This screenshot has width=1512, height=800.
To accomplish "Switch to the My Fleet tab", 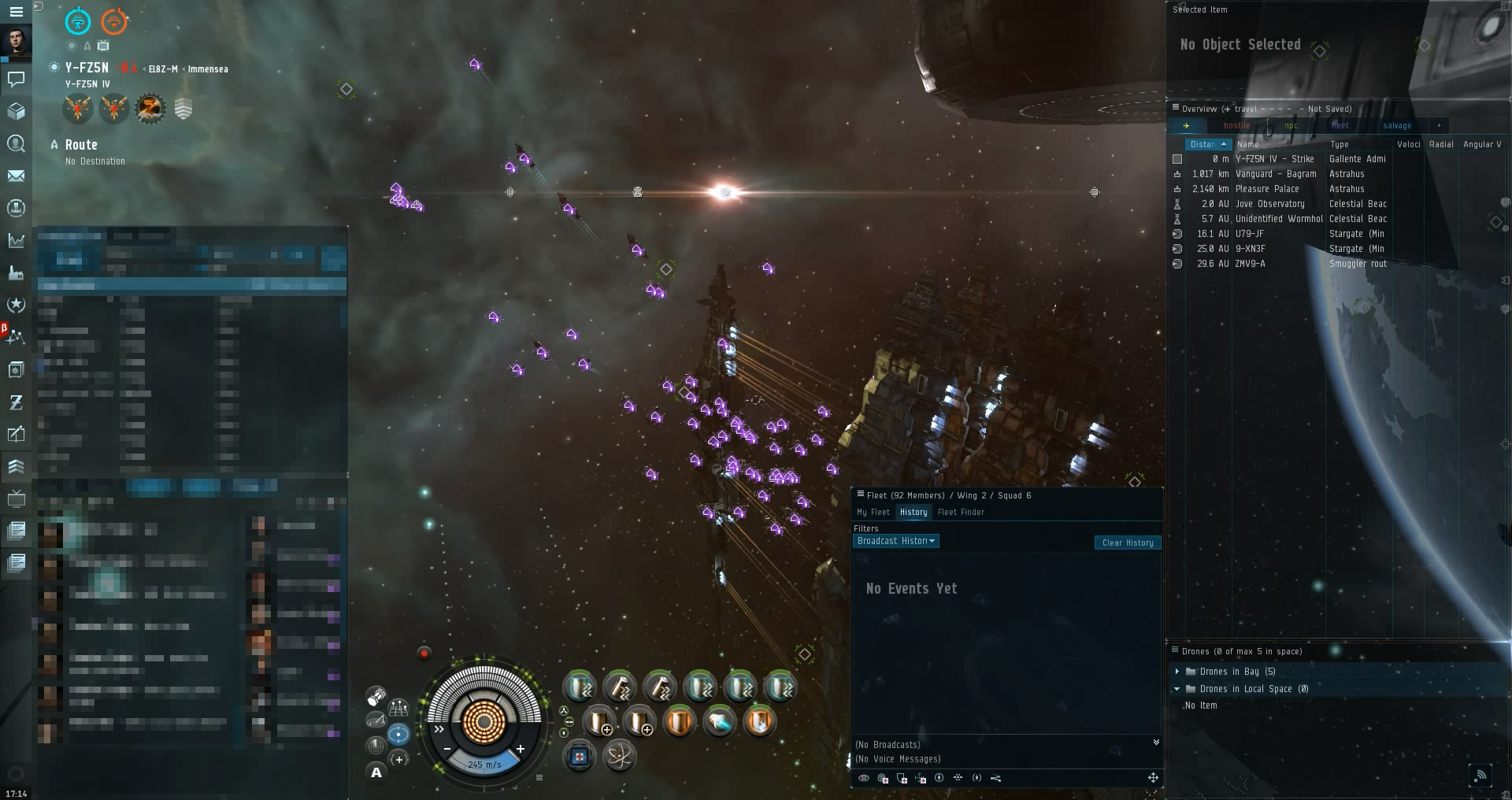I will (x=873, y=513).
